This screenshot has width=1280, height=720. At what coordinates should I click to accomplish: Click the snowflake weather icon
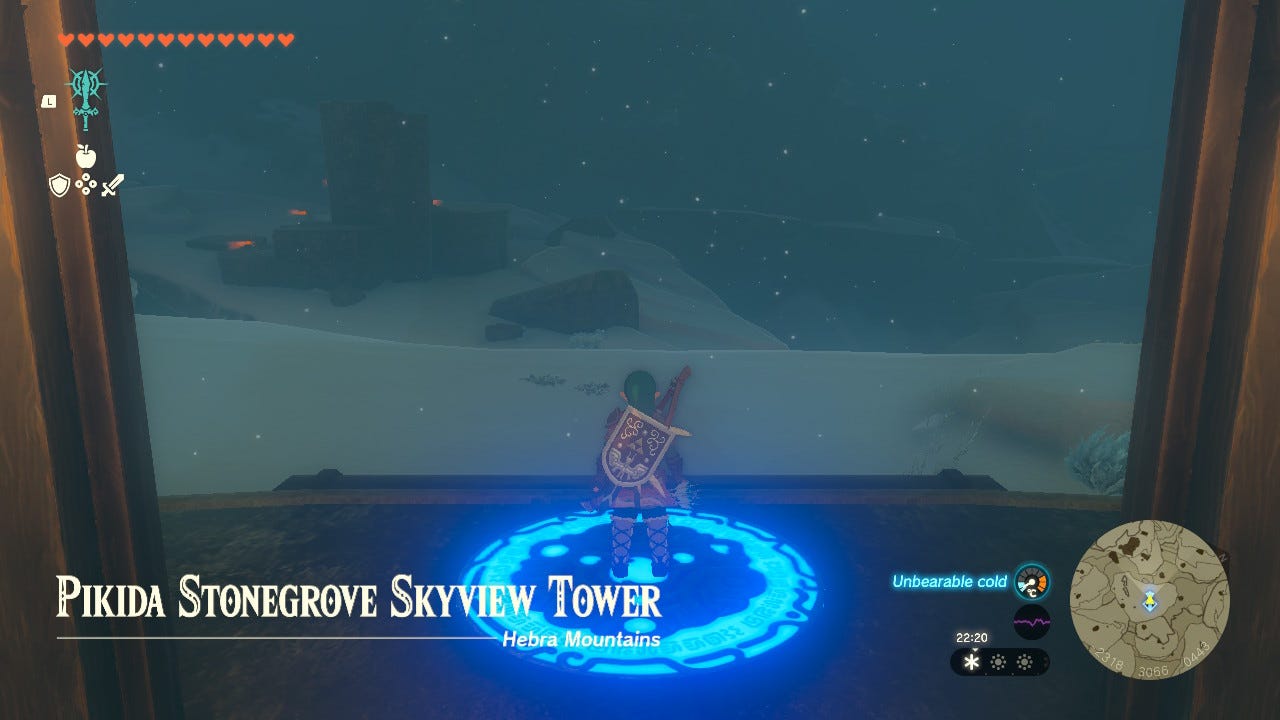(972, 661)
